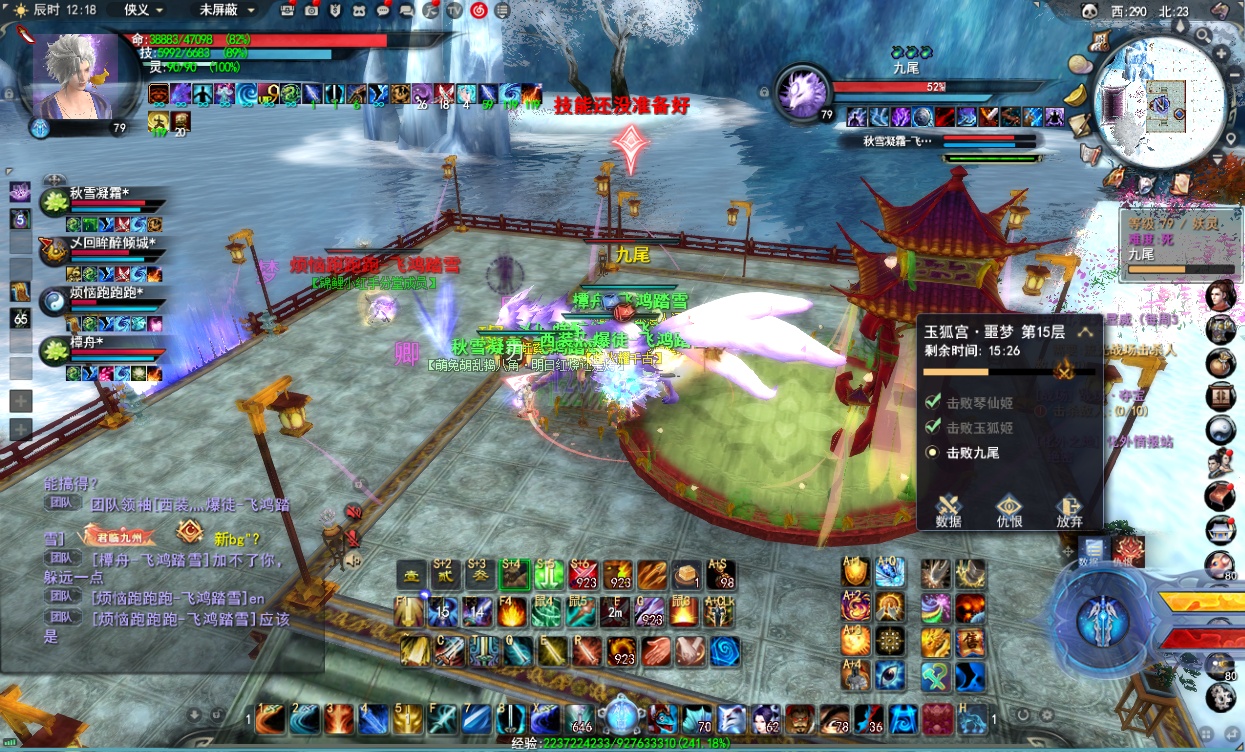
Task: Open the yin-yang side menu icon
Action: [x=1220, y=430]
